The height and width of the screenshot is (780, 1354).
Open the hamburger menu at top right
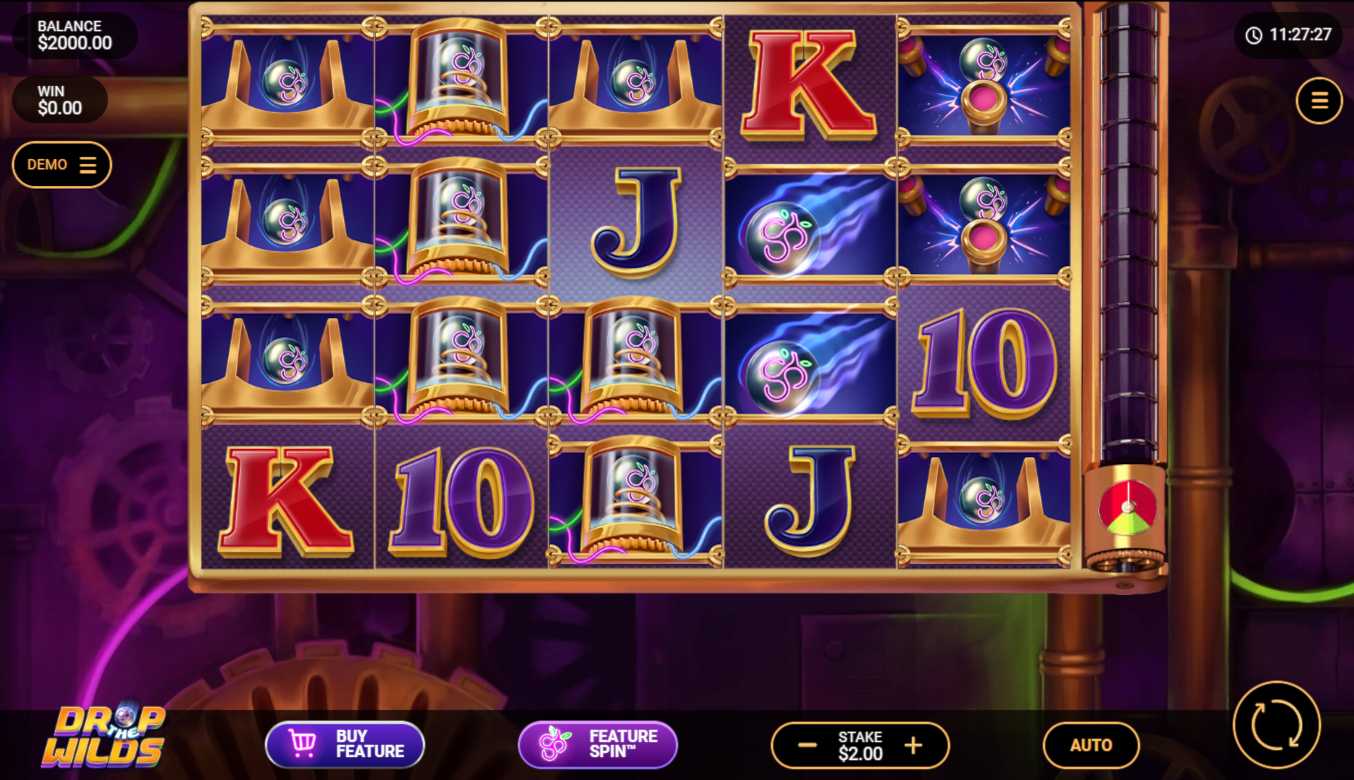(x=1319, y=100)
